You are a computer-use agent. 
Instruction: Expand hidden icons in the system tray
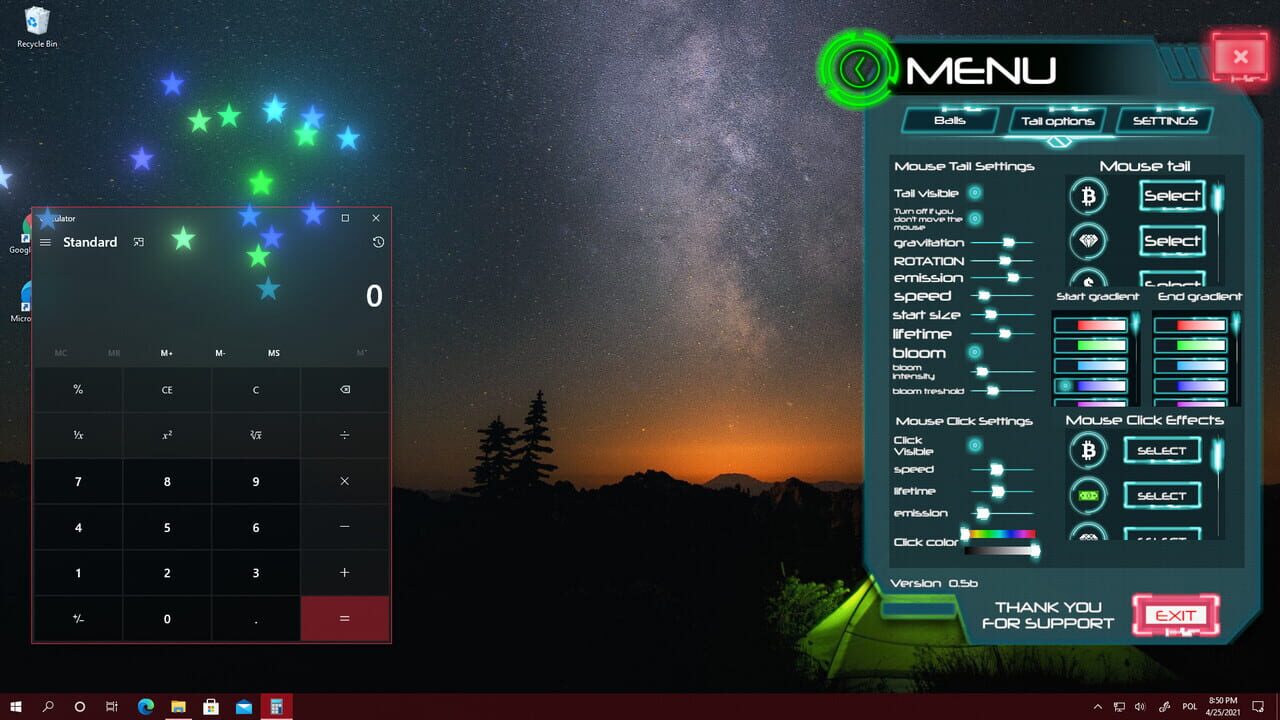coord(1097,706)
